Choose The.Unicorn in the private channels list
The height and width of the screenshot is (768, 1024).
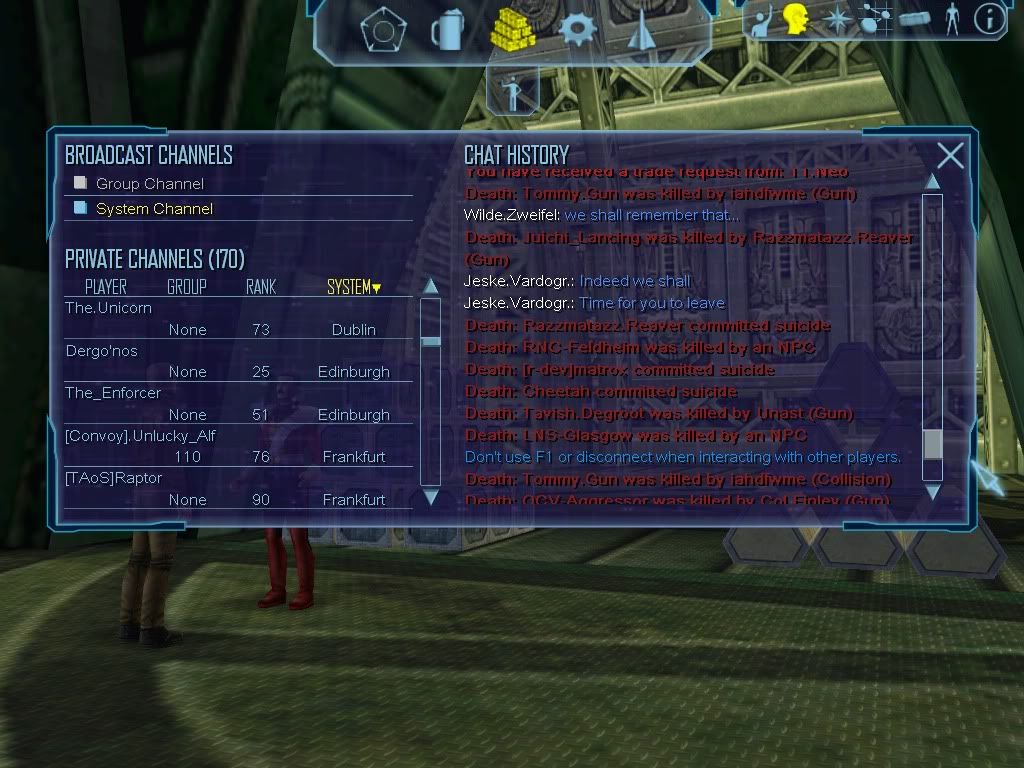[x=108, y=308]
